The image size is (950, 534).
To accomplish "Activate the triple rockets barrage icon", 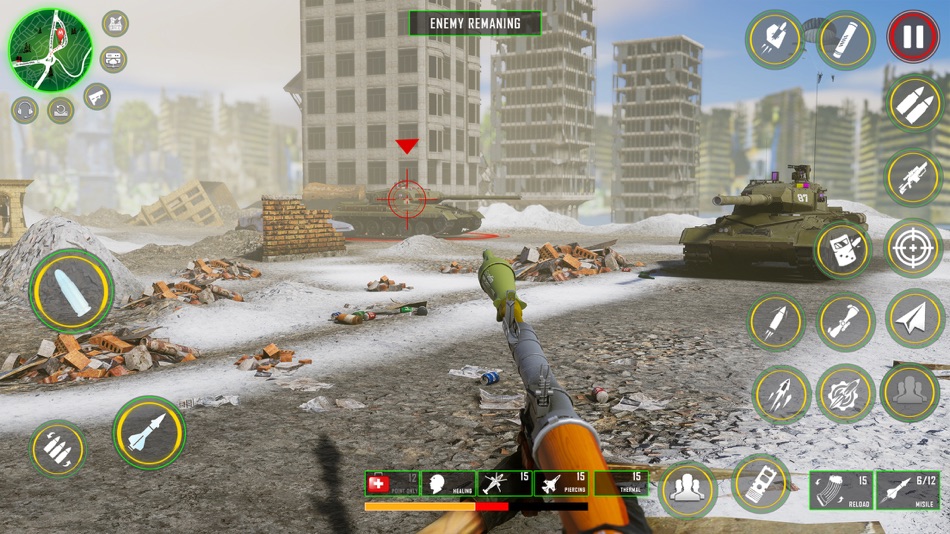I will tap(781, 394).
